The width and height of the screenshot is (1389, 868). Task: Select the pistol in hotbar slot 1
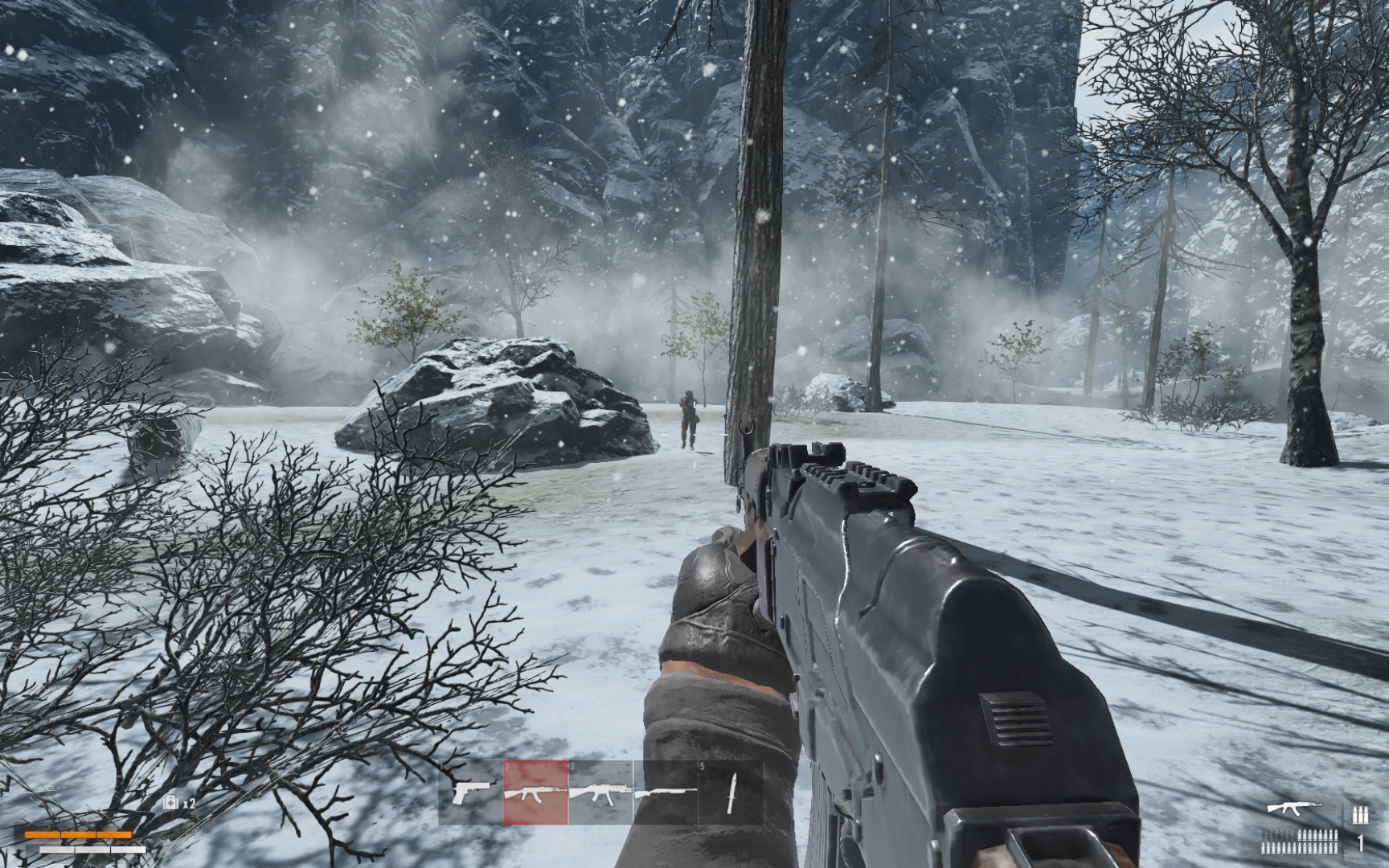pyautogui.click(x=472, y=792)
